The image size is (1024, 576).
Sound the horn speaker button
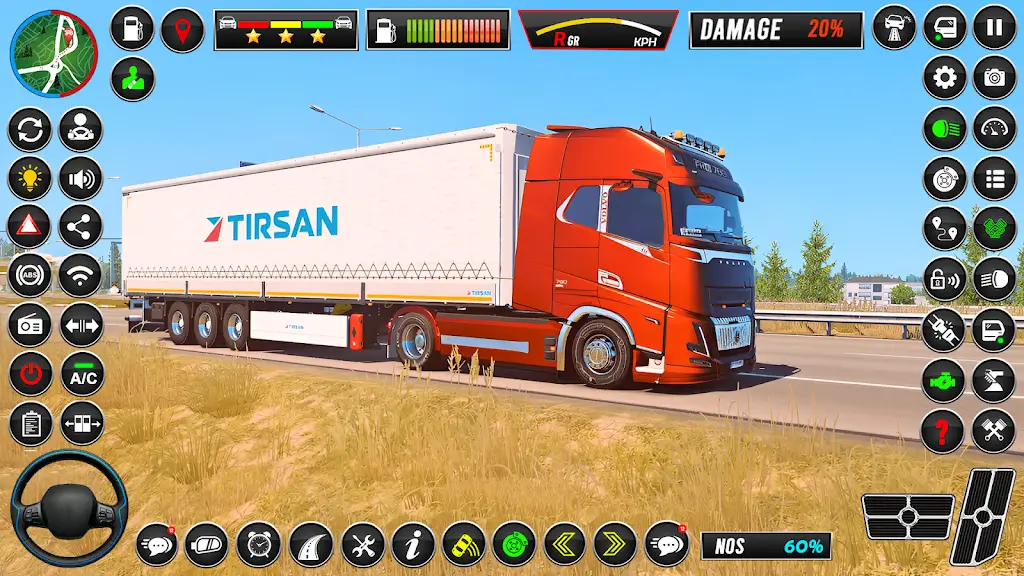pos(80,179)
